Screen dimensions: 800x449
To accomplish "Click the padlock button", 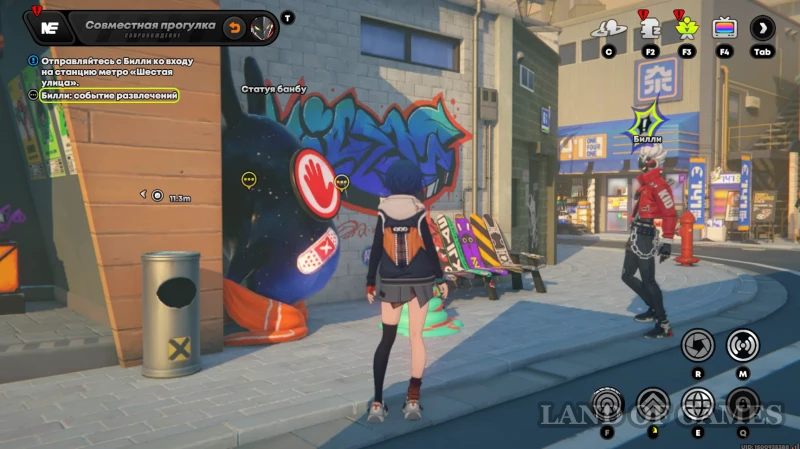I will click(743, 404).
